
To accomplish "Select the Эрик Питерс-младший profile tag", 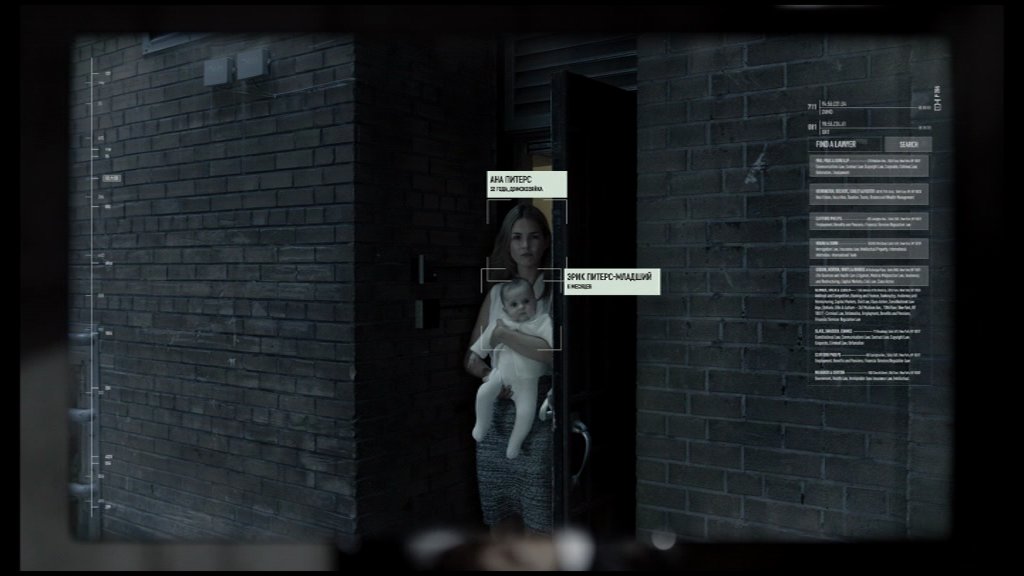I will click(x=611, y=281).
